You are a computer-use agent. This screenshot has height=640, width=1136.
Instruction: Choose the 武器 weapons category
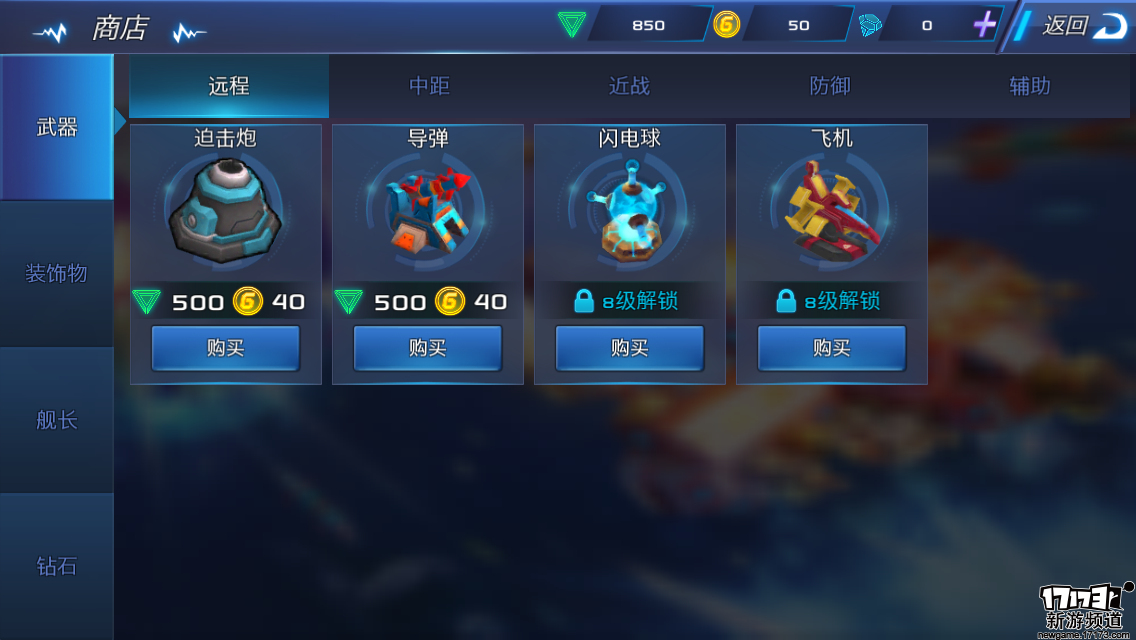pos(56,127)
